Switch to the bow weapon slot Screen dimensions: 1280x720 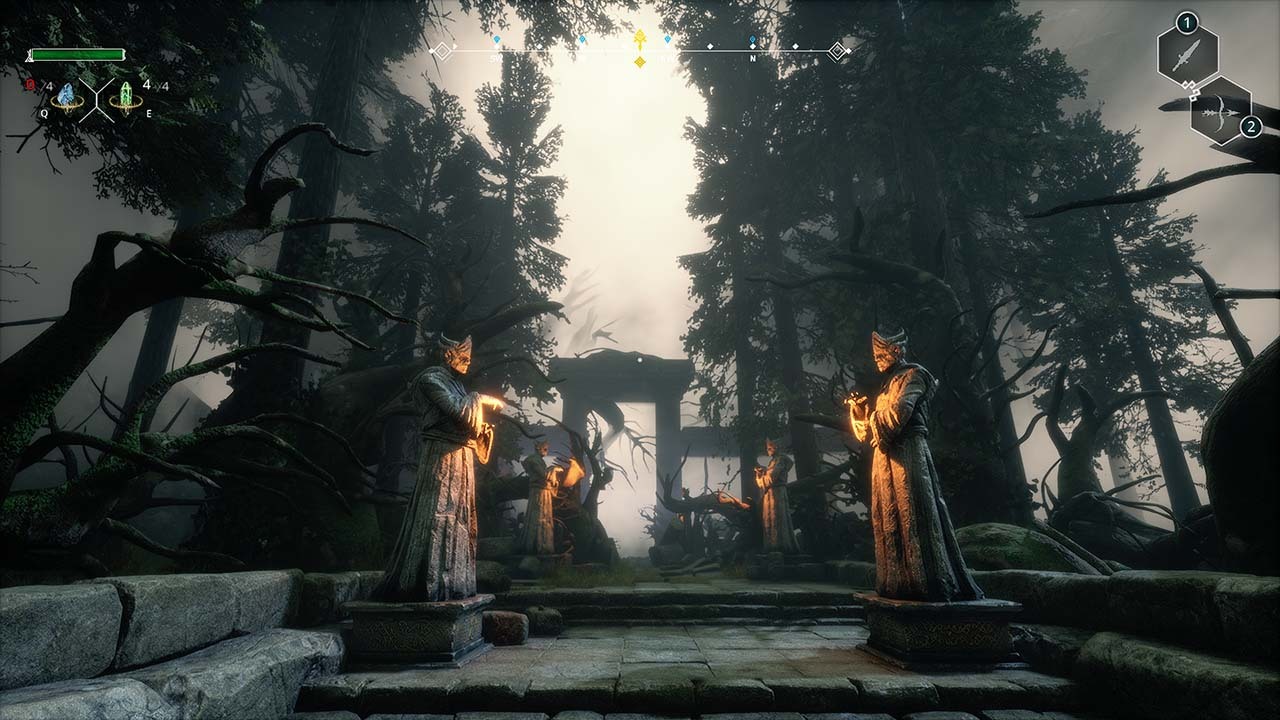pos(1220,112)
